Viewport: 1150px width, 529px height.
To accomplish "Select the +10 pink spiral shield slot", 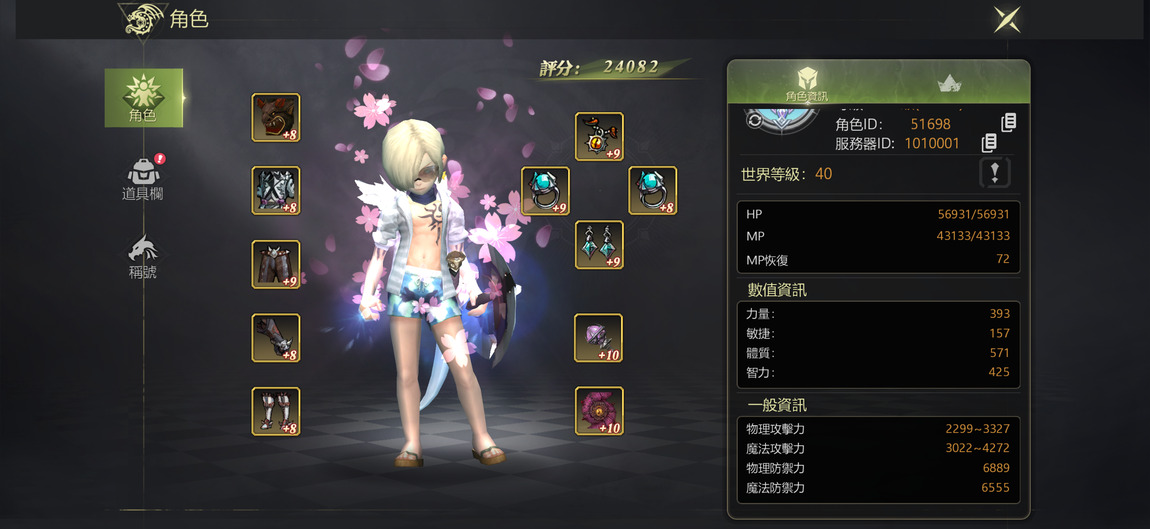I will pyautogui.click(x=599, y=411).
